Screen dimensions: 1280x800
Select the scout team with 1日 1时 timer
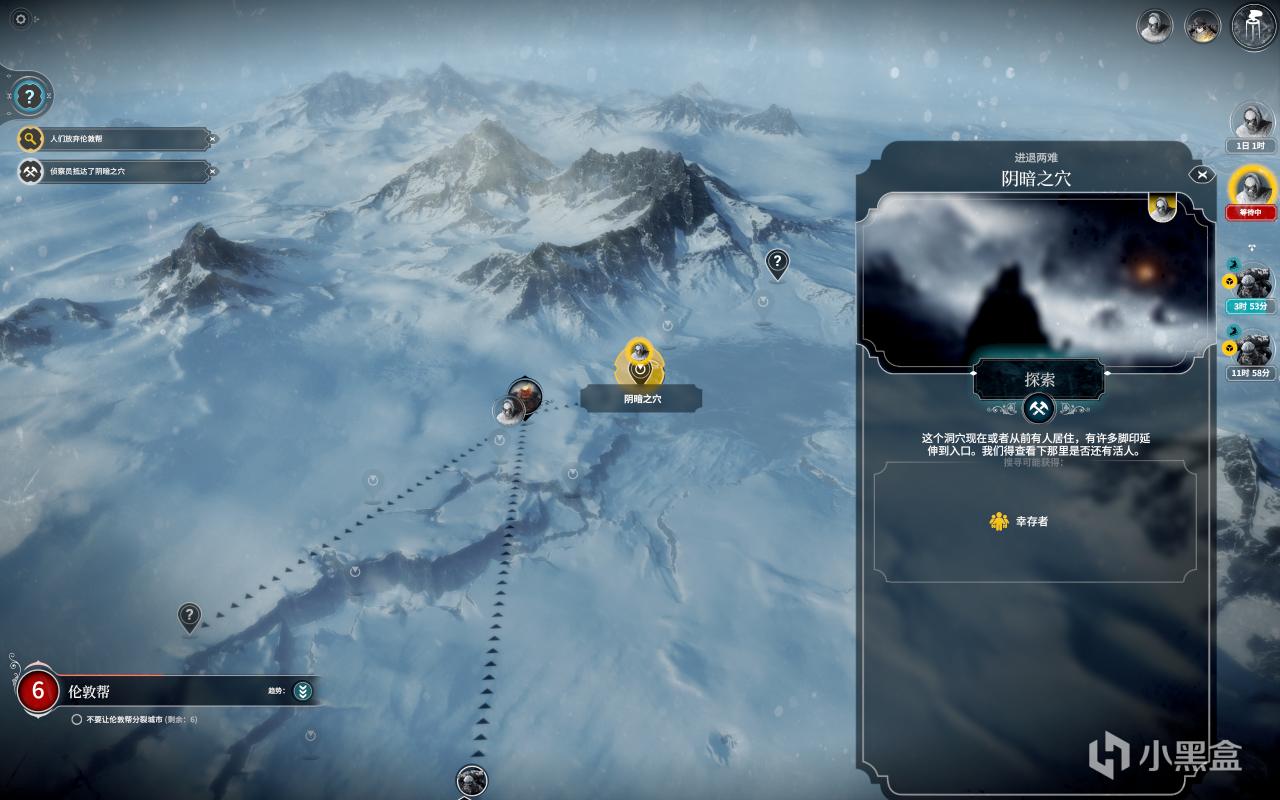pyautogui.click(x=1251, y=122)
